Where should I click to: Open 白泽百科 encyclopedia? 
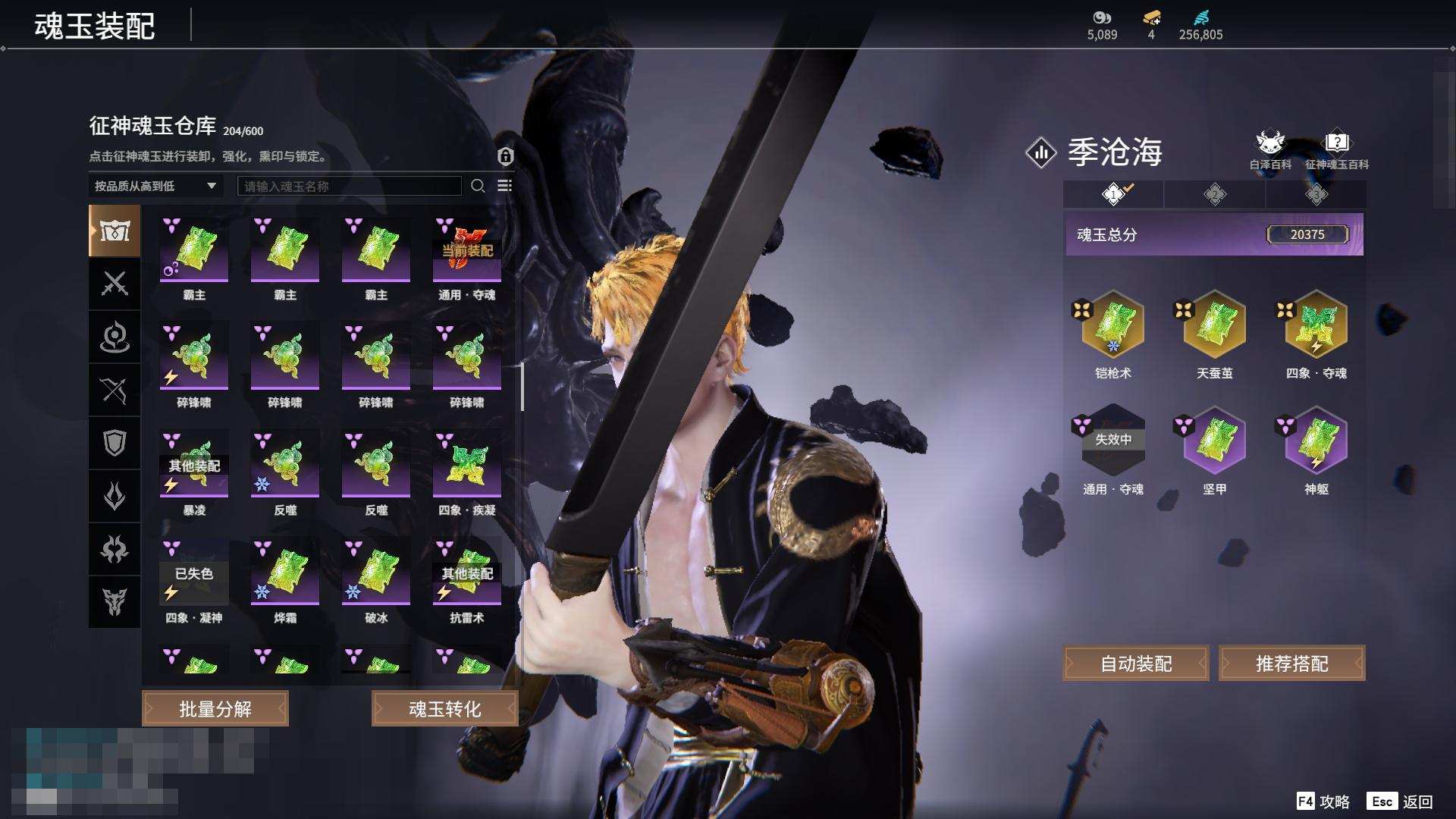(x=1270, y=149)
